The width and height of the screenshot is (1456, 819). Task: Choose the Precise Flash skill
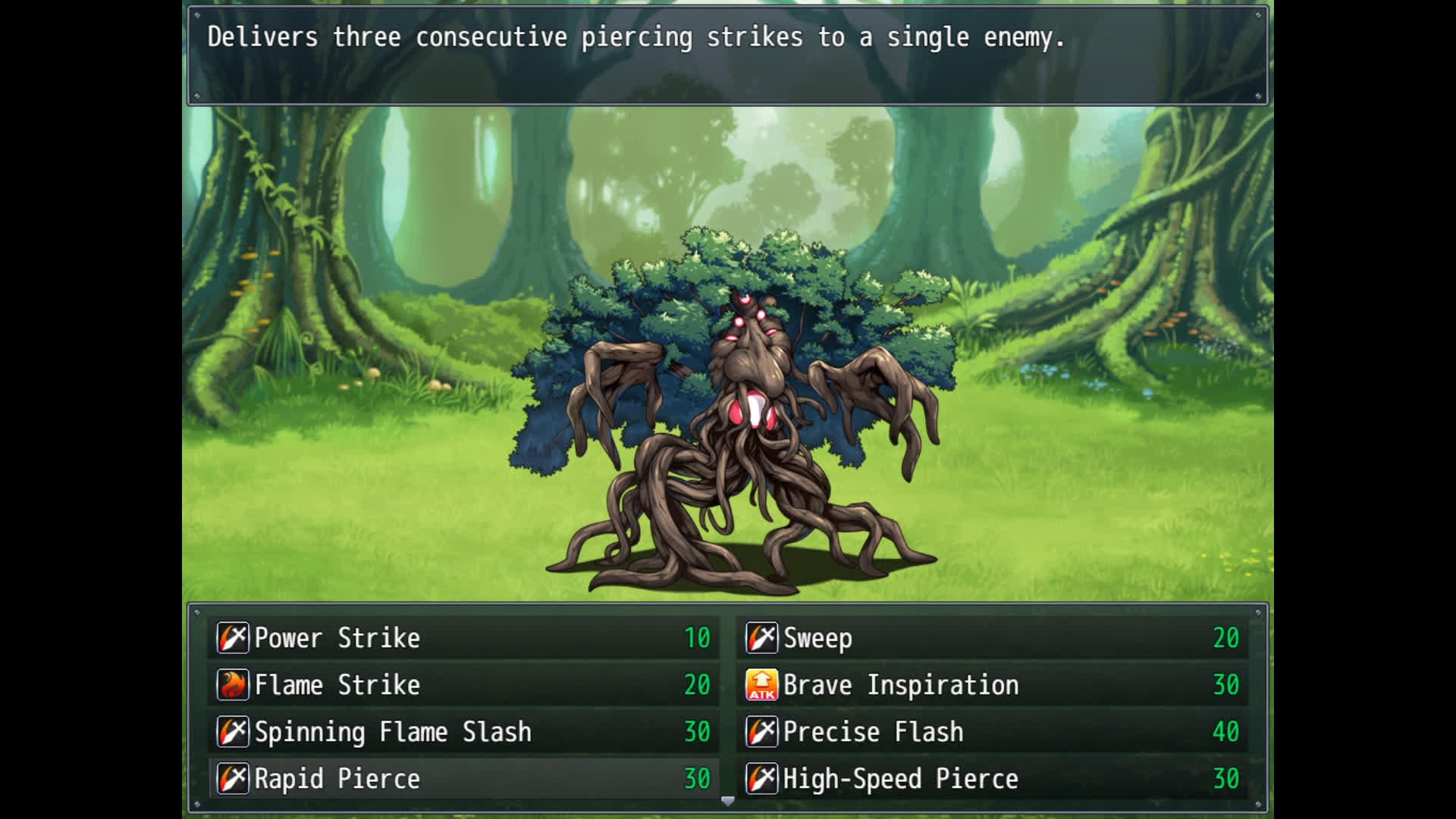pyautogui.click(x=992, y=732)
